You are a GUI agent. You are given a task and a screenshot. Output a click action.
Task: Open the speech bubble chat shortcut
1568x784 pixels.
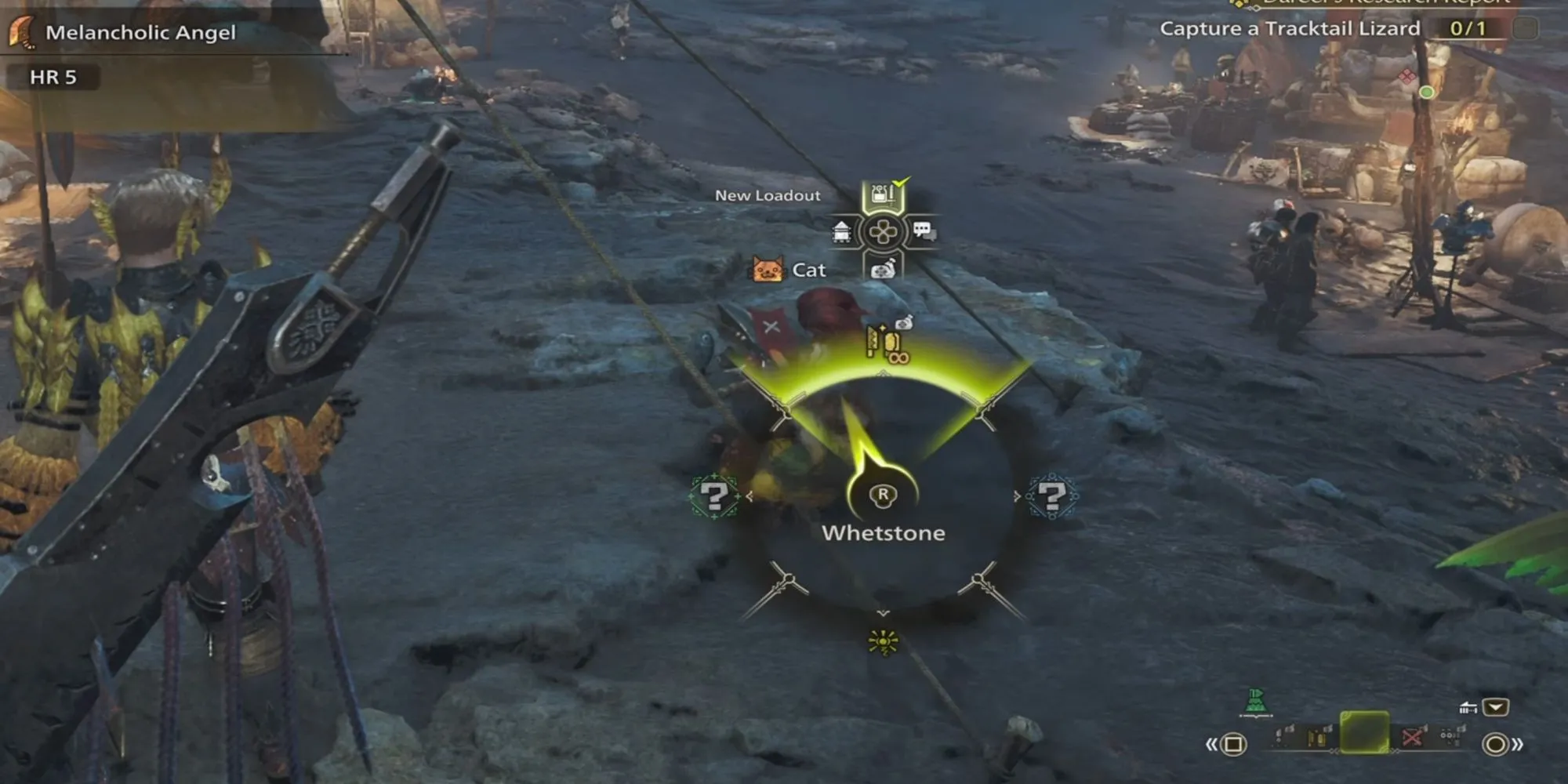point(924,231)
